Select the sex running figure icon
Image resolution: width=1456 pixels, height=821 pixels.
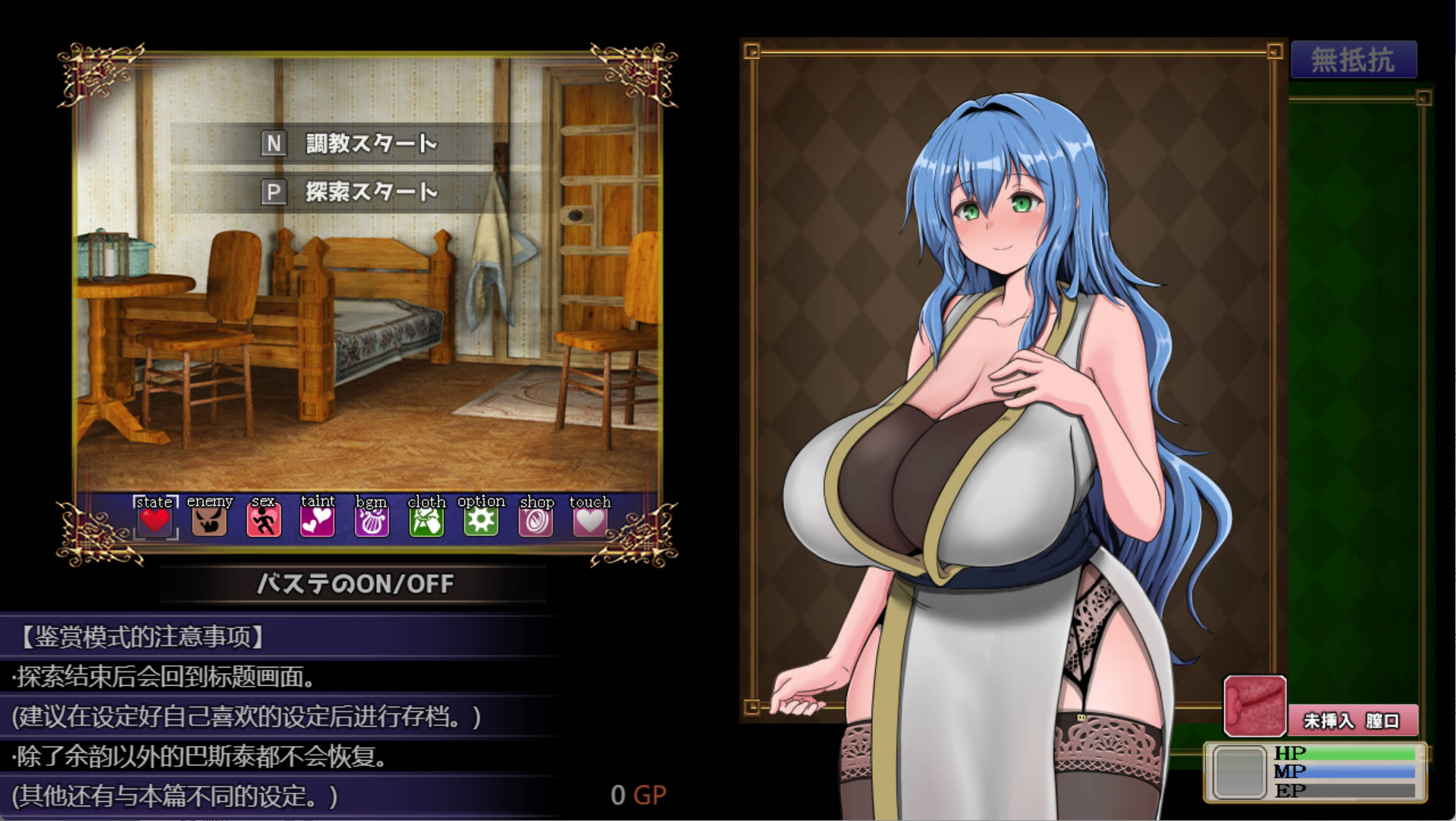coord(263,520)
